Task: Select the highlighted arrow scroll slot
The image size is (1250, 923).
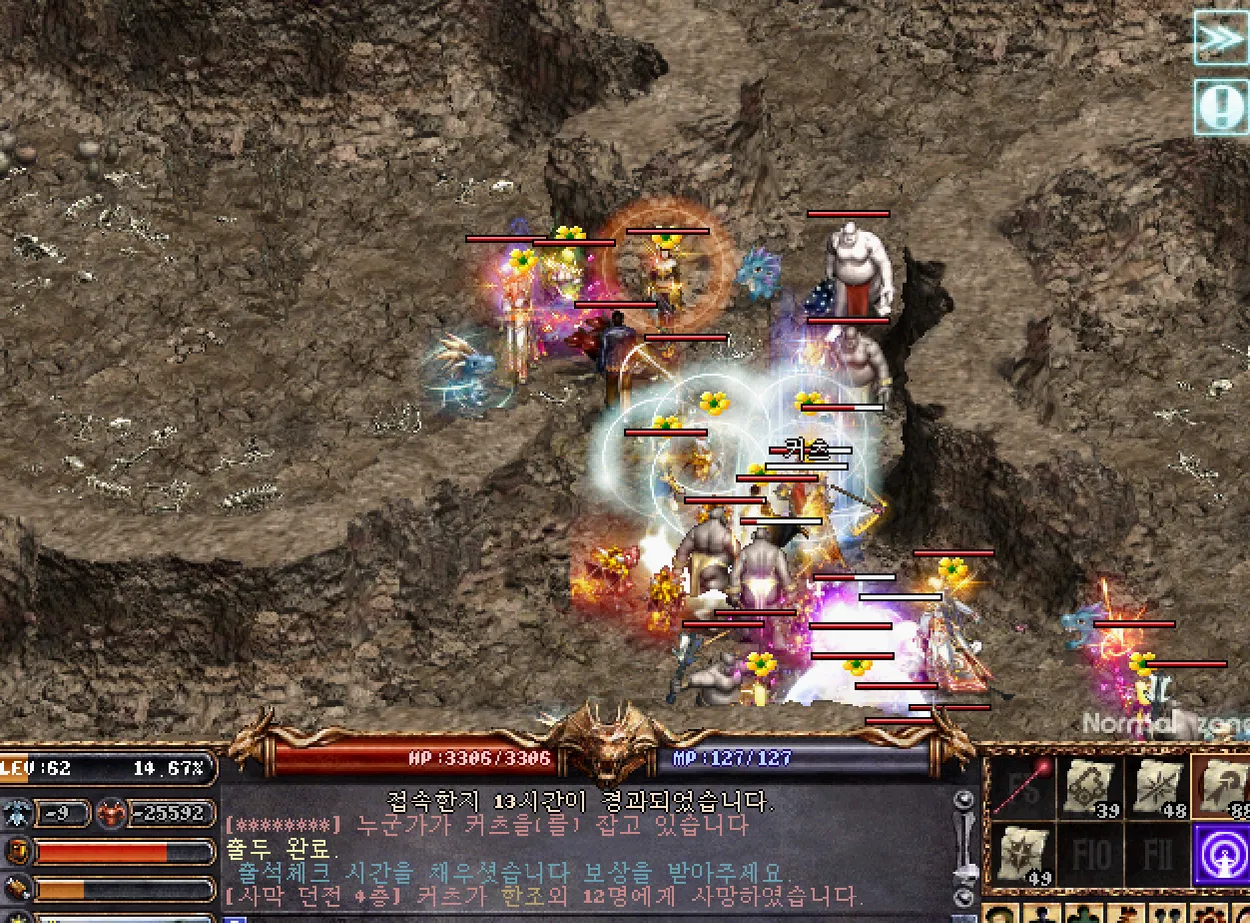Action: tap(1222, 787)
